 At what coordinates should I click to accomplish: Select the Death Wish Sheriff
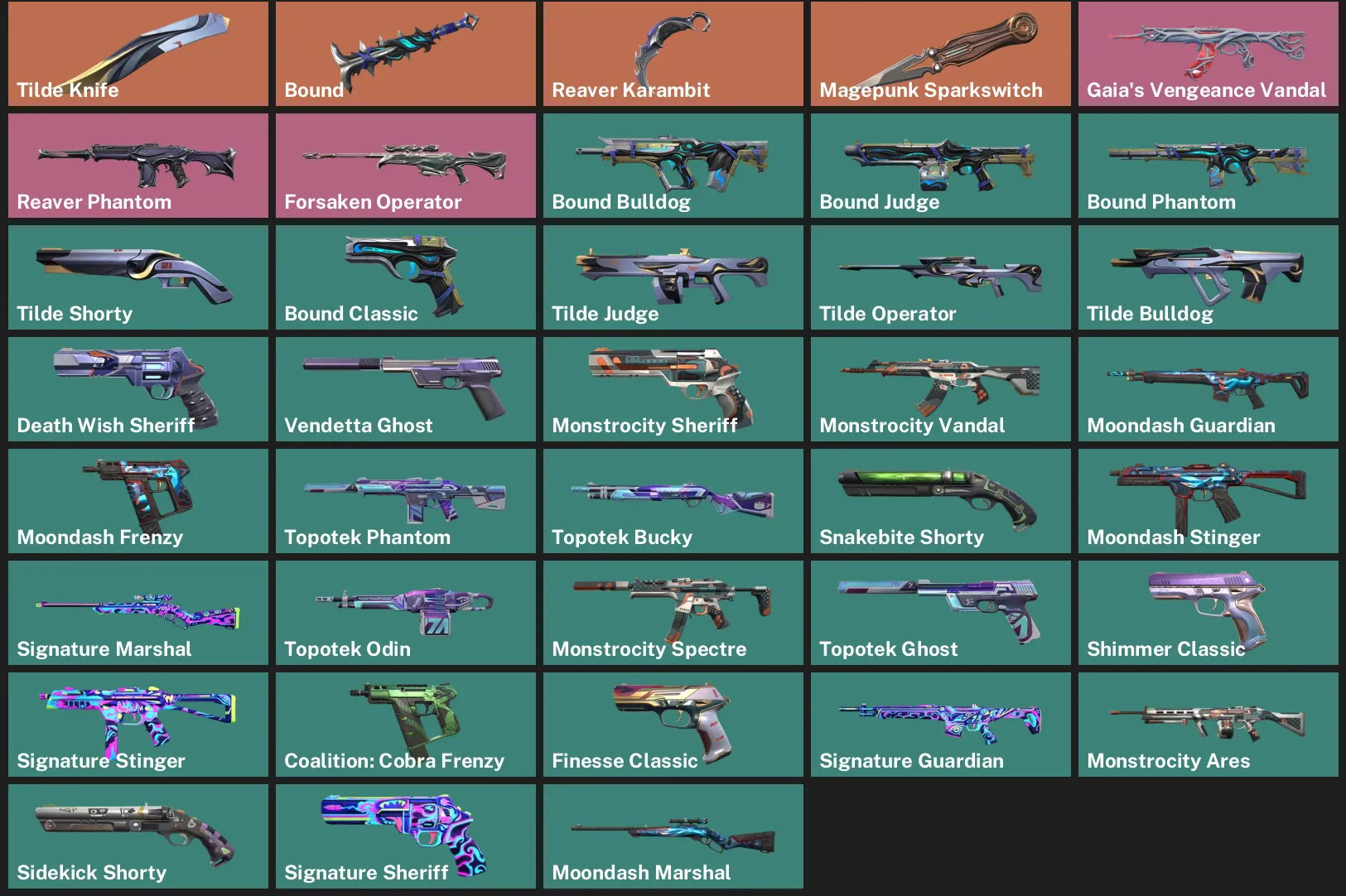pyautogui.click(x=137, y=388)
